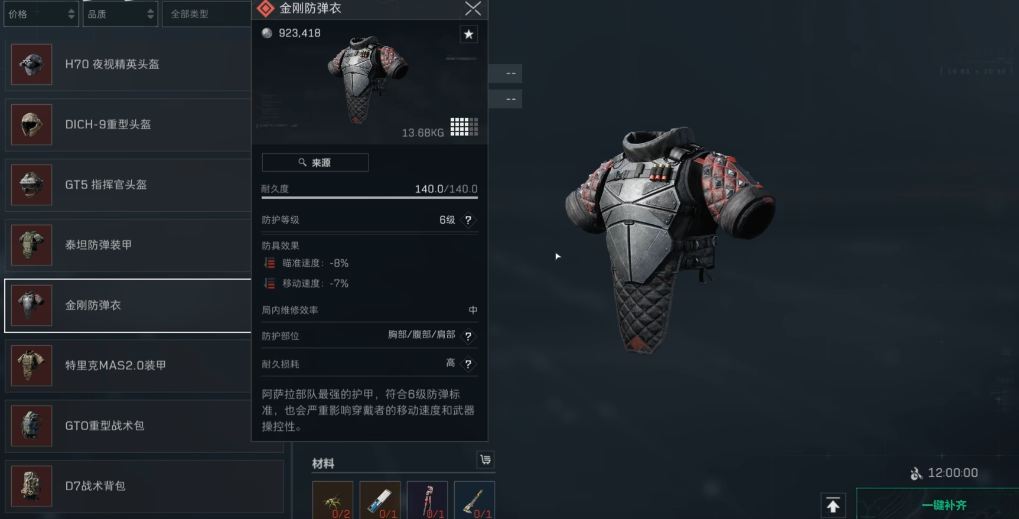Click the upward arrow button
The width and height of the screenshot is (1019, 519).
click(x=833, y=505)
